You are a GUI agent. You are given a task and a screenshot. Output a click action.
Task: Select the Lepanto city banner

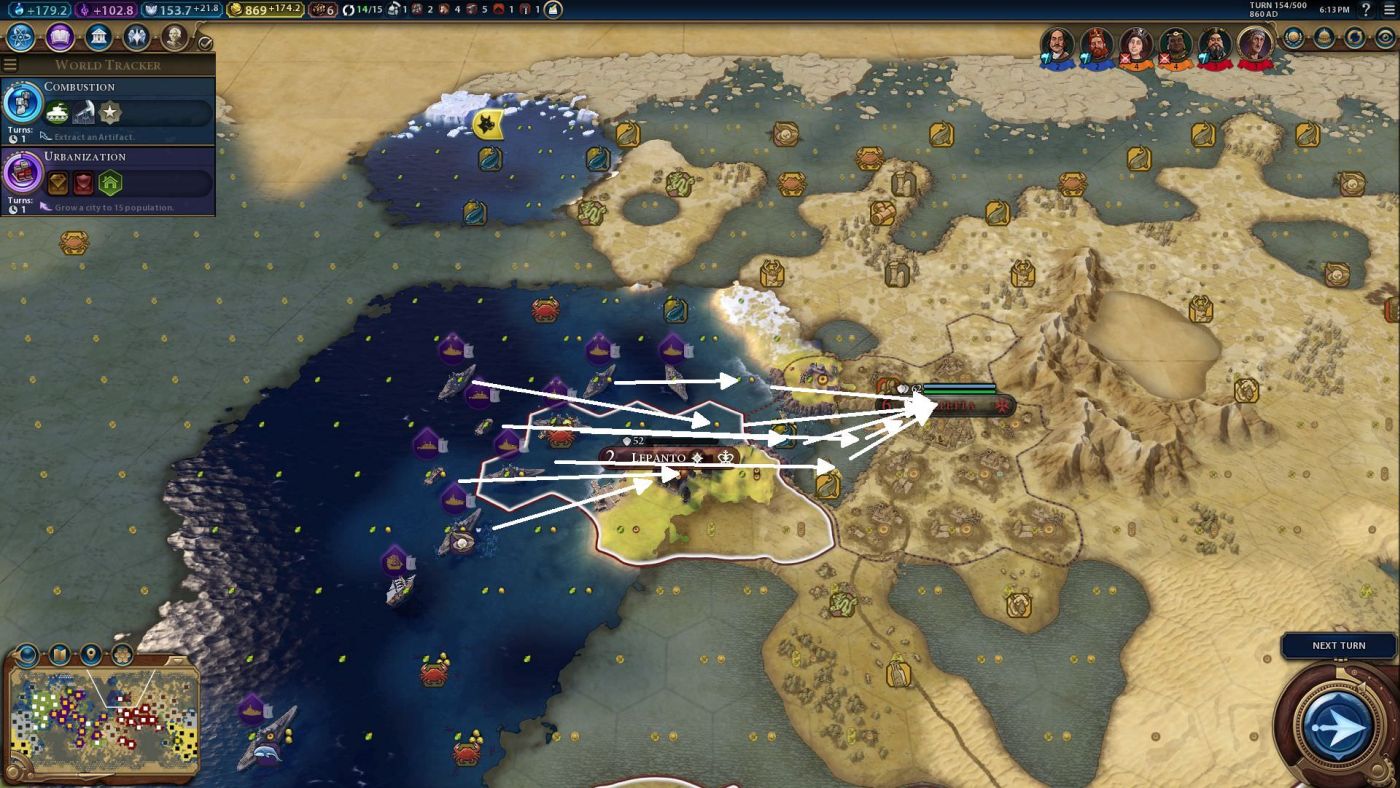coord(660,457)
